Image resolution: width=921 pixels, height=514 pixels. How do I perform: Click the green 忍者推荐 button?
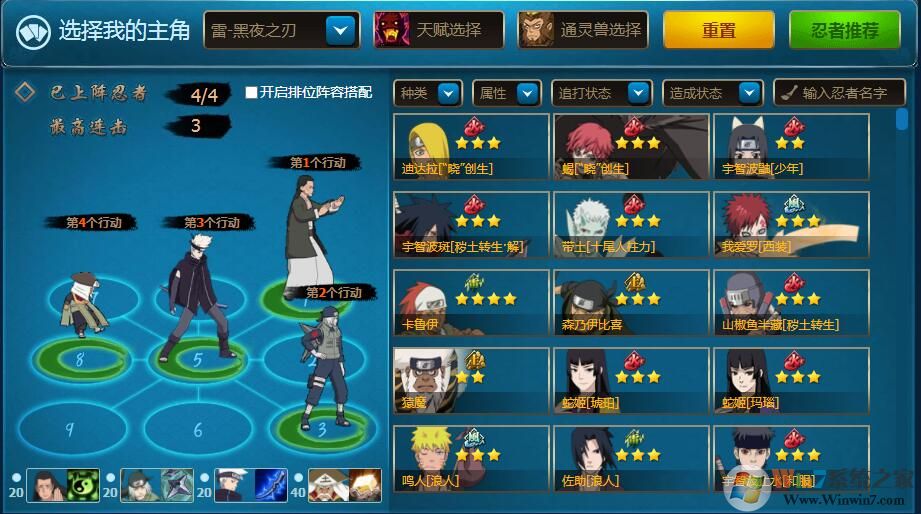(844, 31)
